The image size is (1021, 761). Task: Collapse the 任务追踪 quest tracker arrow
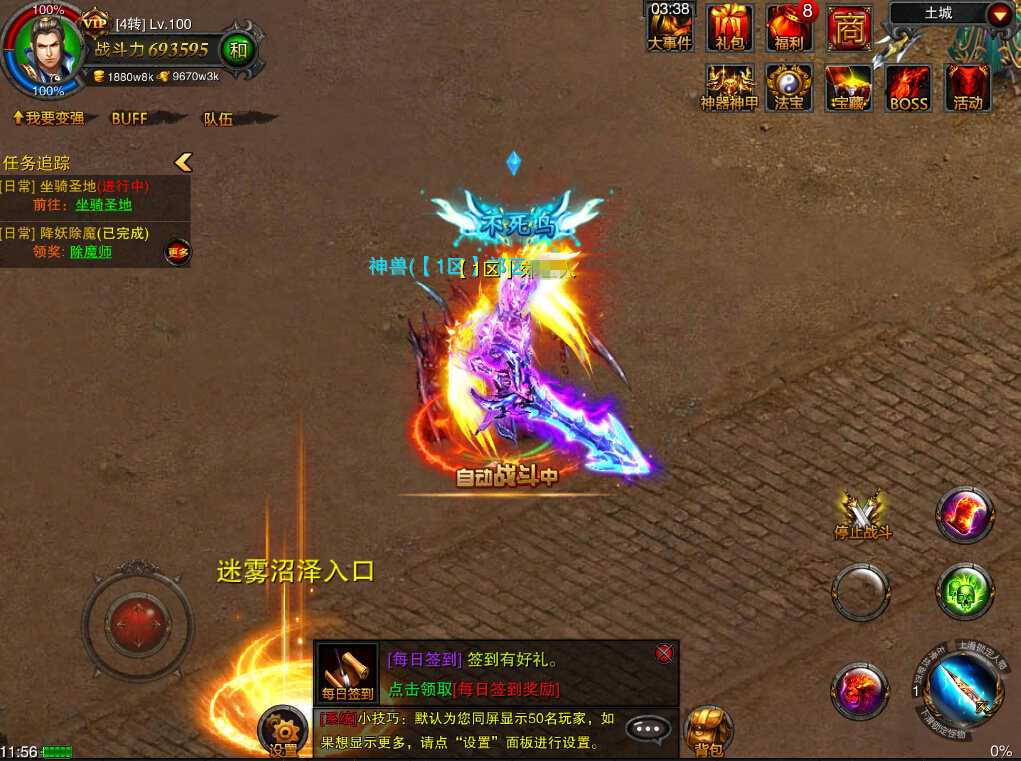(x=182, y=162)
